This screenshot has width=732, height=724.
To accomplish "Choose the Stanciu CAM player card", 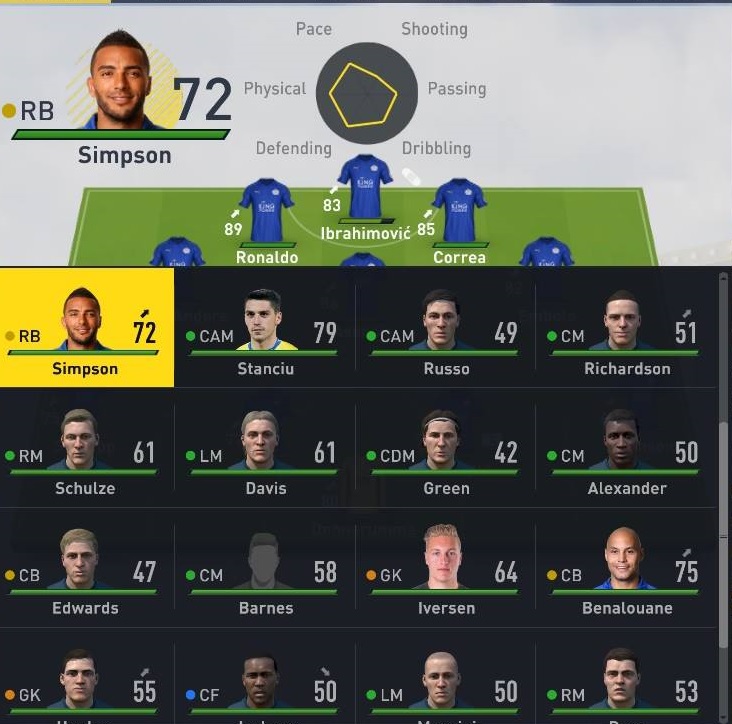I will click(x=265, y=328).
